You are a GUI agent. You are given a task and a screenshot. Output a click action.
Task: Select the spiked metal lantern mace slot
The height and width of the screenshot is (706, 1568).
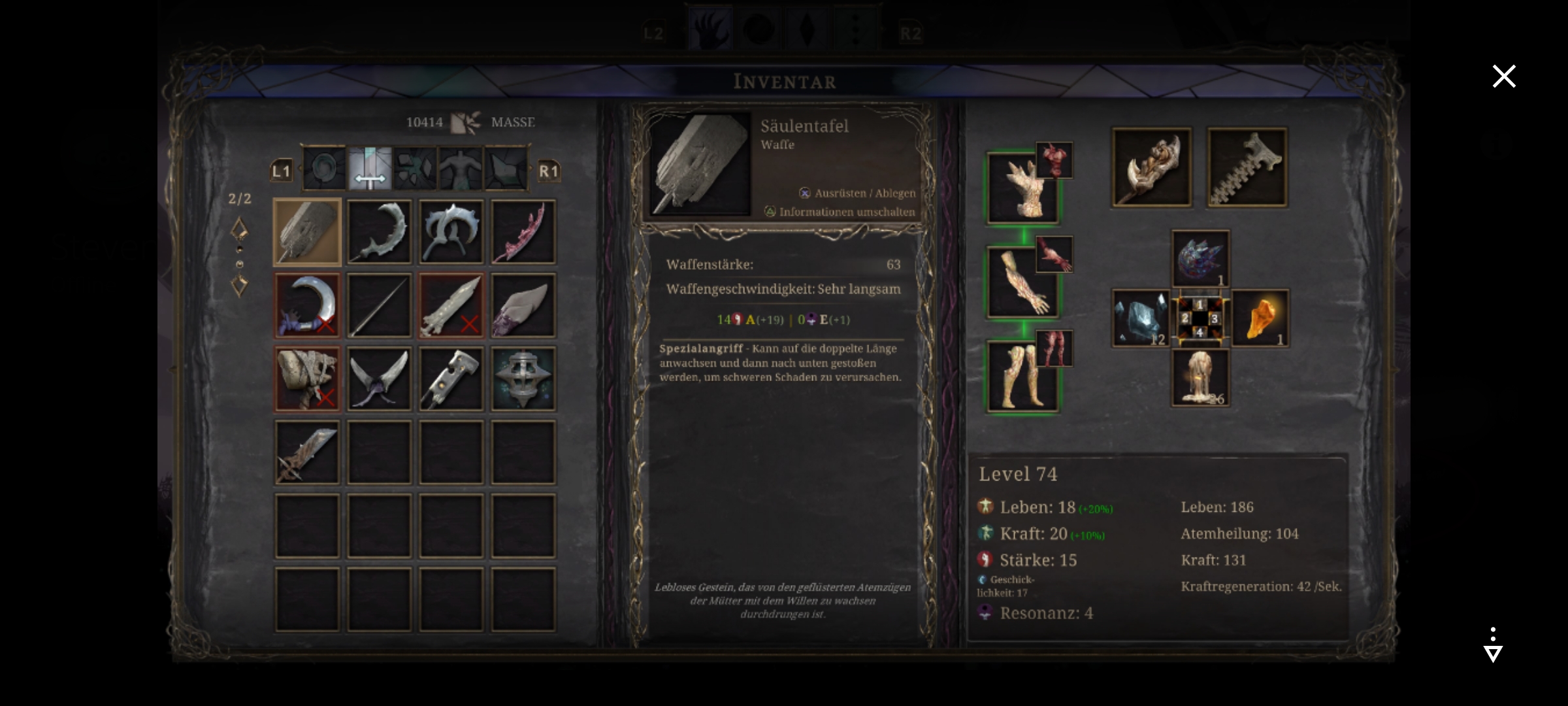523,378
